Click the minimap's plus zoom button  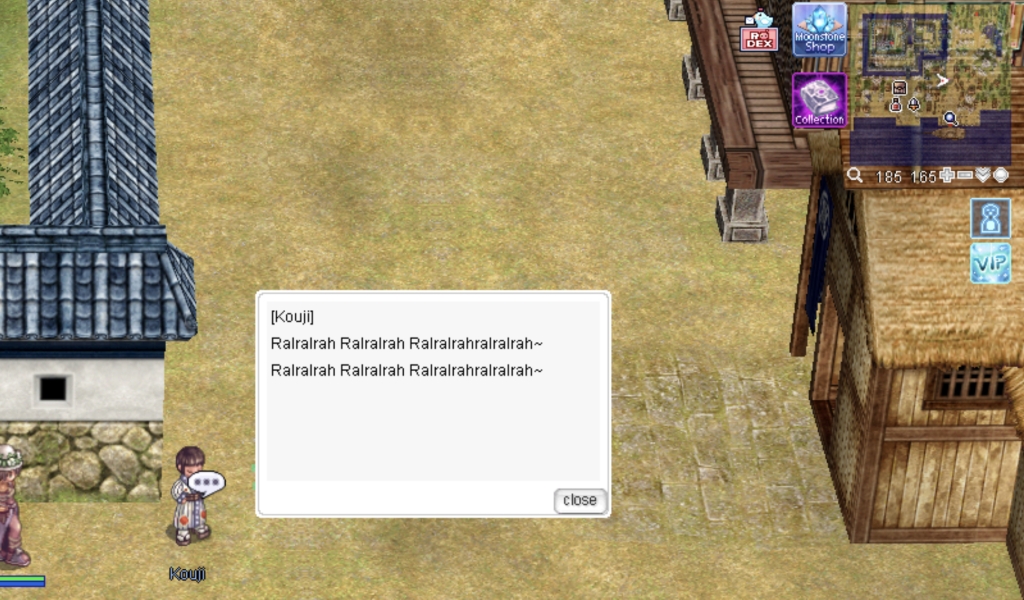[x=948, y=176]
